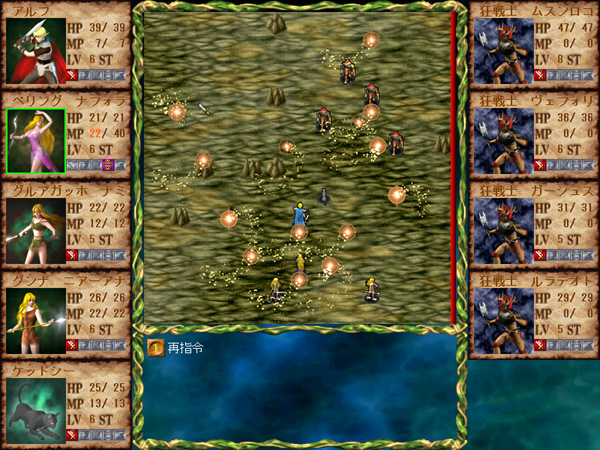This screenshot has width=600, height=450.
Task: Select the LV 8 berserker ムスンロコ portrait
Action: click(x=503, y=51)
